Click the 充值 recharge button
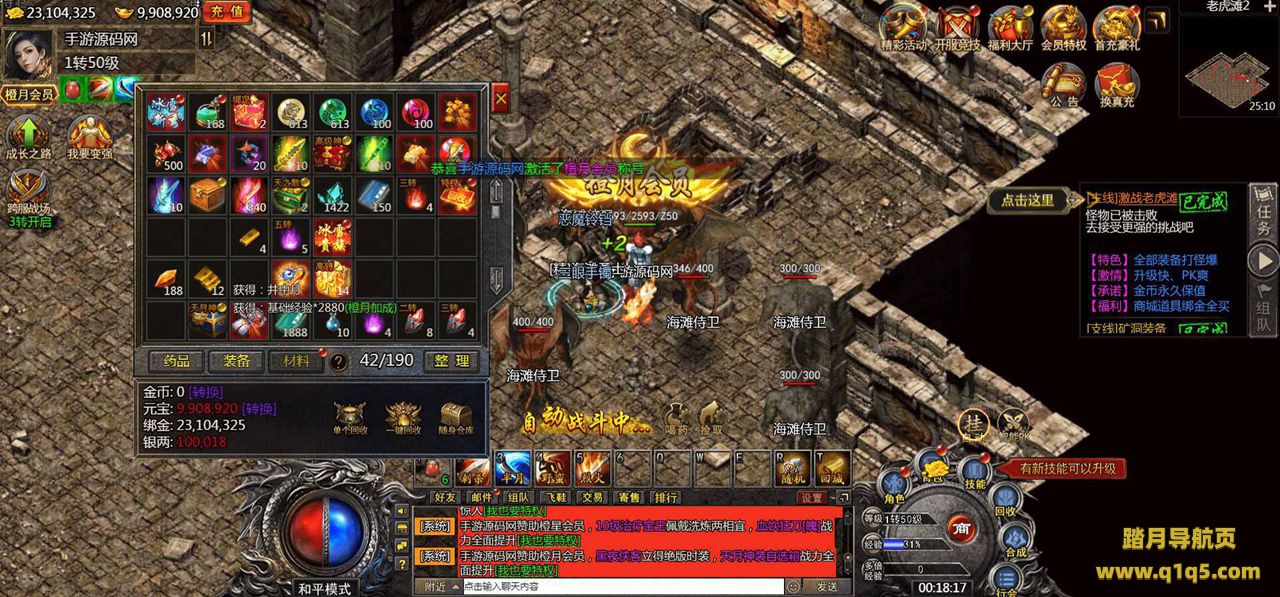 (228, 12)
